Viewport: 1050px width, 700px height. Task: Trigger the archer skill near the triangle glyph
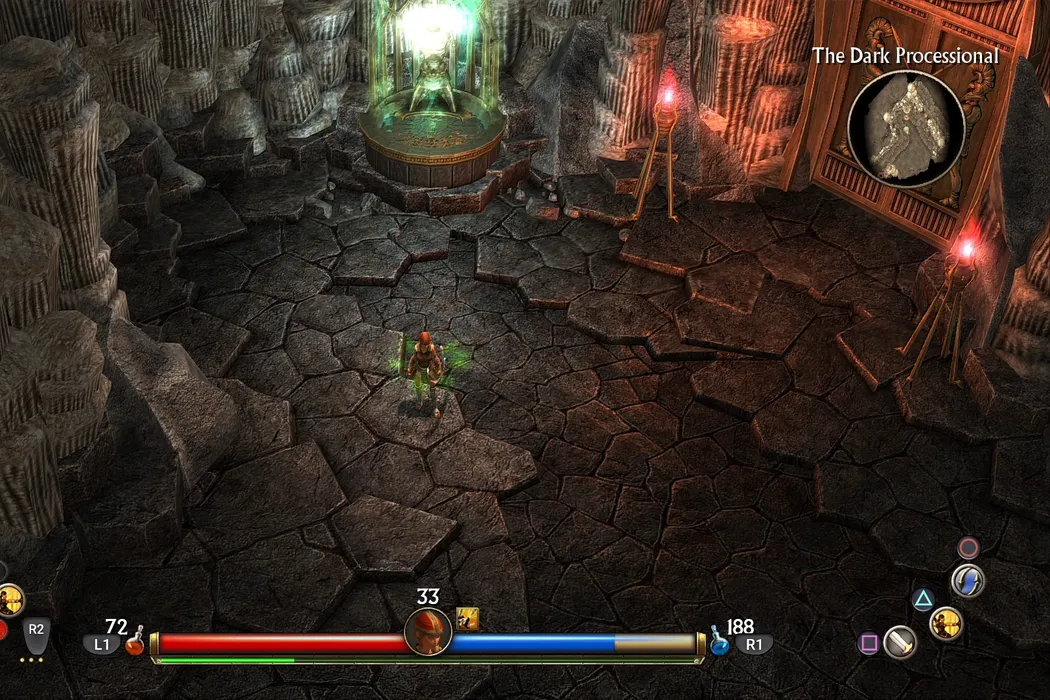945,623
